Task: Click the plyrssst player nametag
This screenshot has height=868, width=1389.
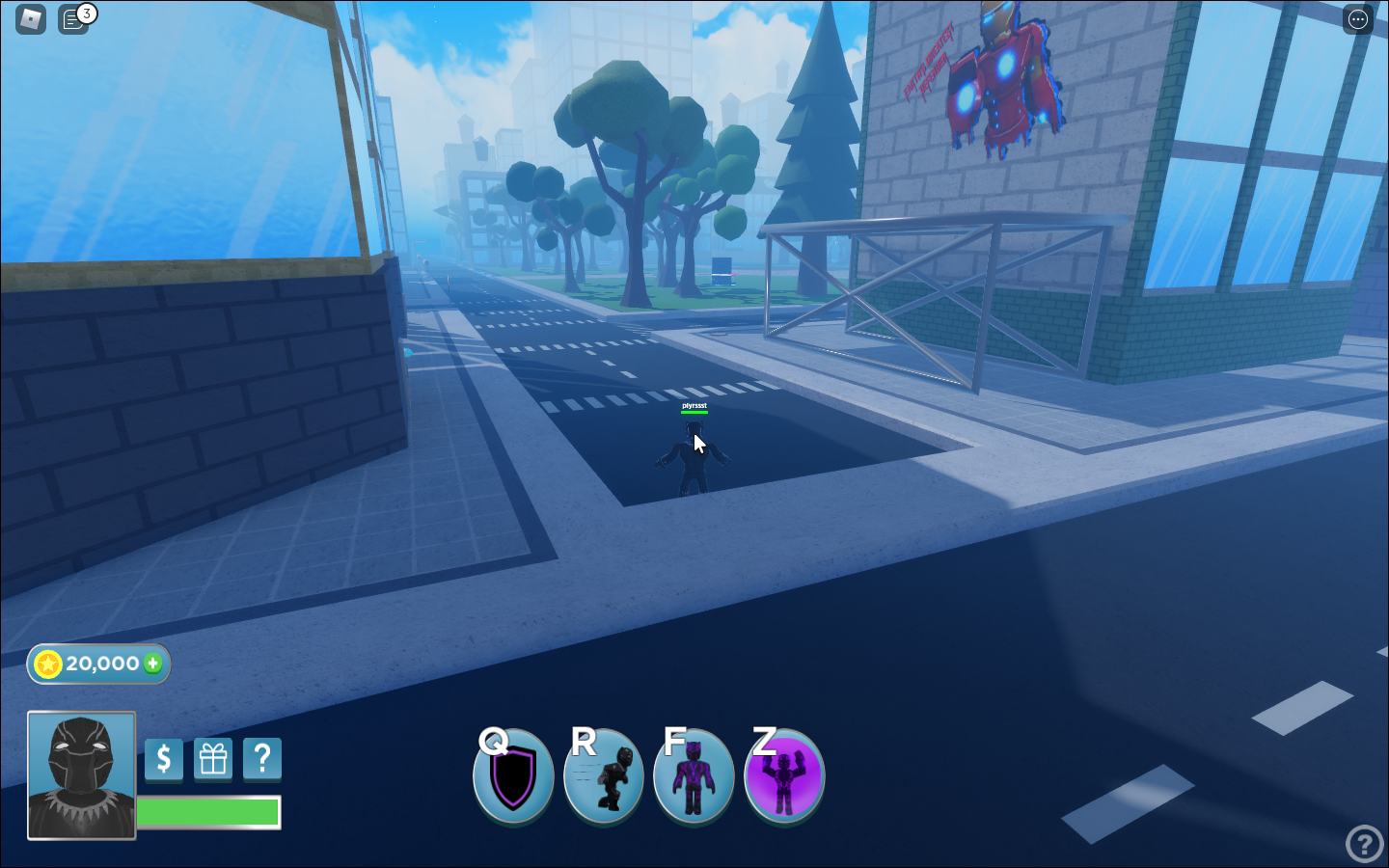Action: (x=693, y=404)
